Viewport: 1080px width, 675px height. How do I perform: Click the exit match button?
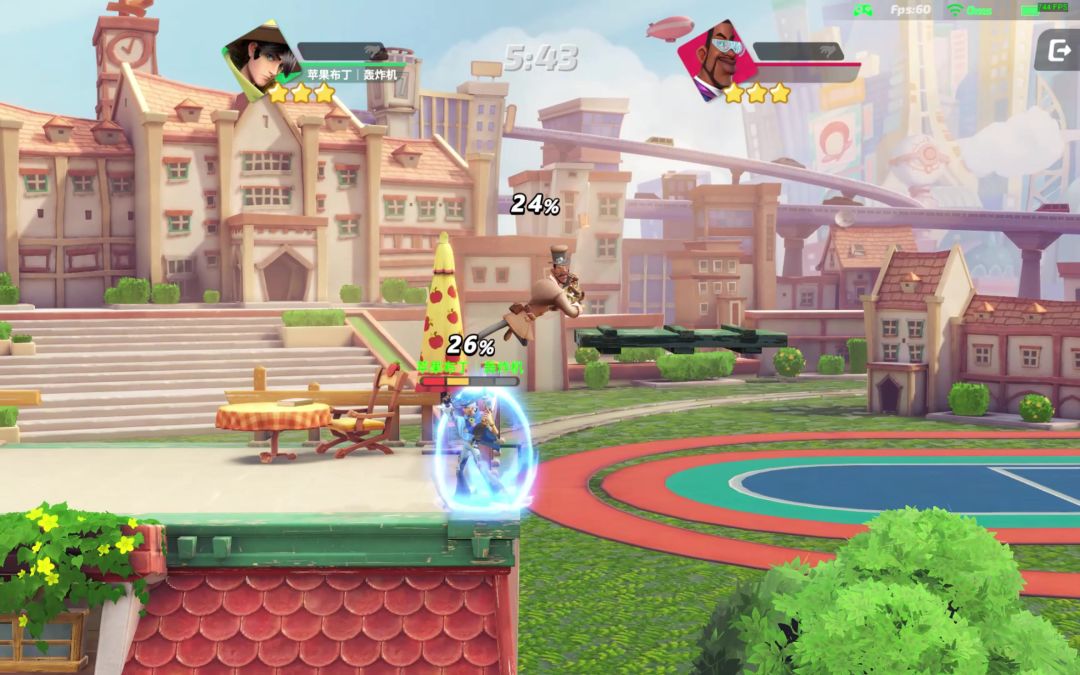(x=1055, y=49)
